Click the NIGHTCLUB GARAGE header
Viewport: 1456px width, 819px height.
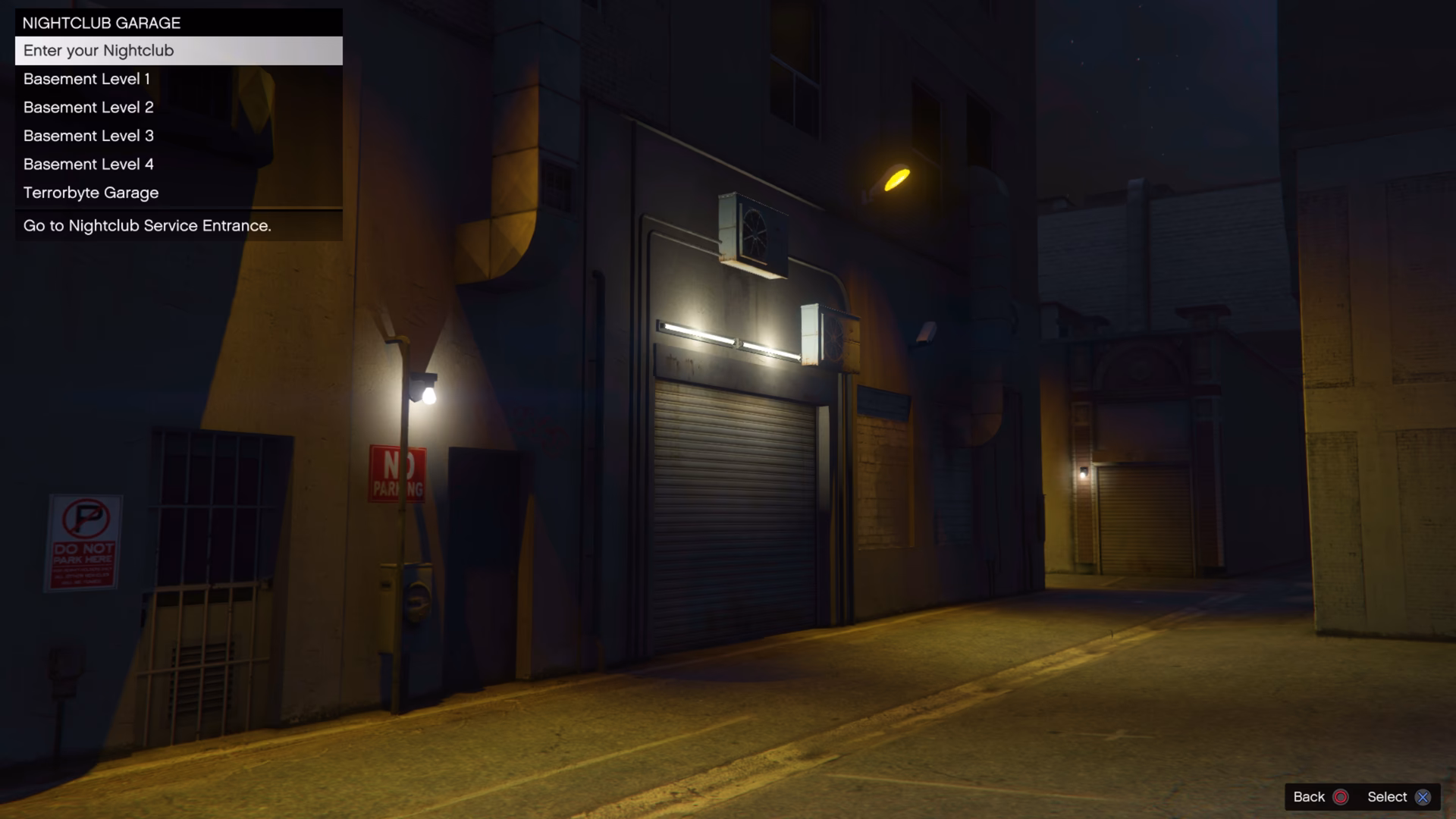click(102, 22)
